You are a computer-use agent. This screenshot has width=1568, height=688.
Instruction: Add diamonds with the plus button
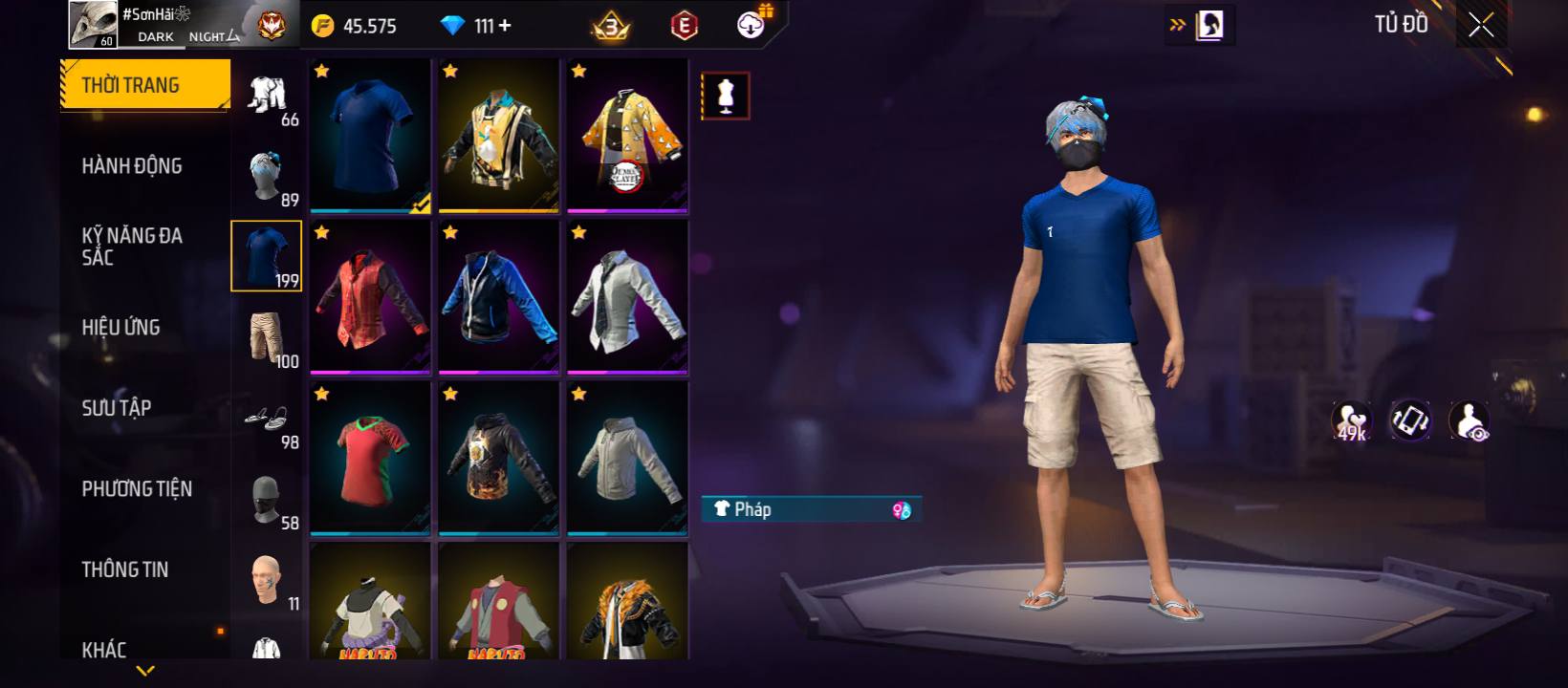(x=504, y=26)
